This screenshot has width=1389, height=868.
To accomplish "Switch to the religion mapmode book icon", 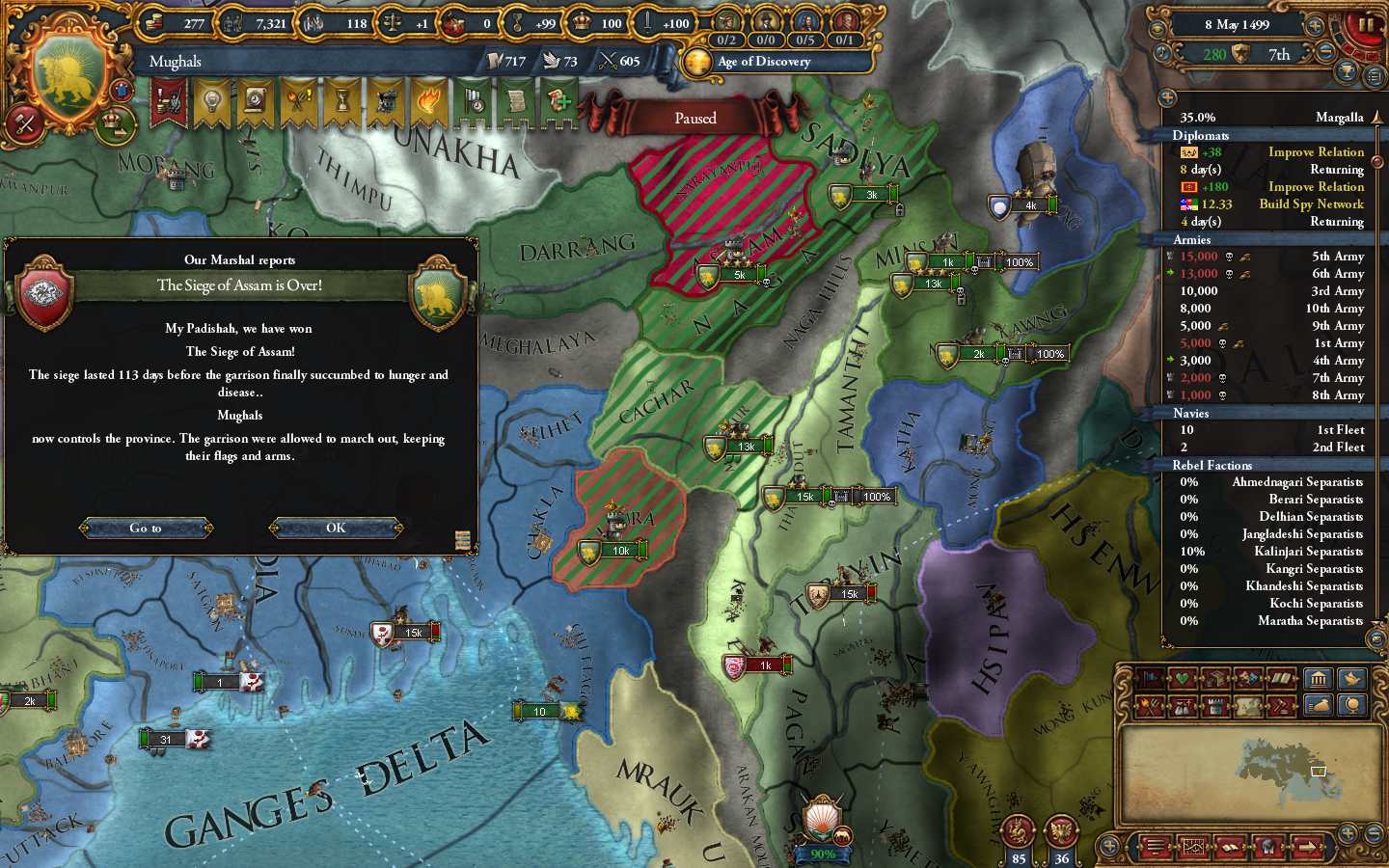I will (1283, 678).
